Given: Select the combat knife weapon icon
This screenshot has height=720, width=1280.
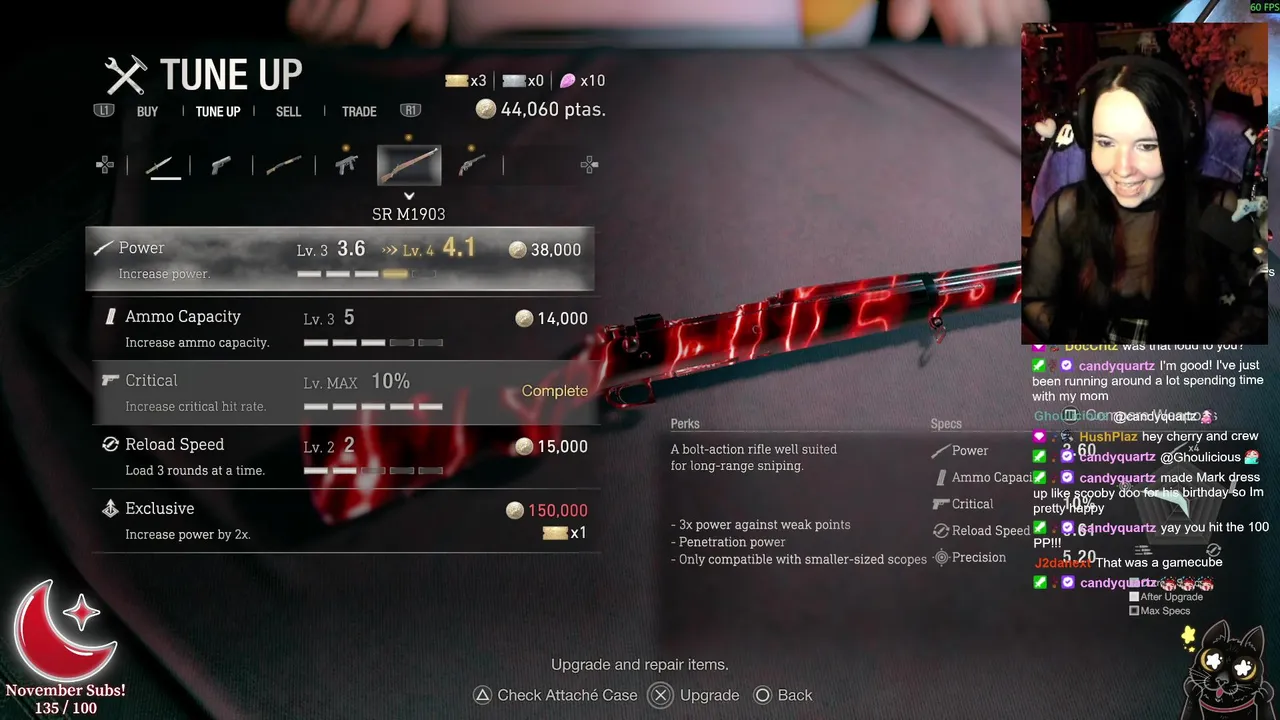Looking at the screenshot, I should coord(164,166).
